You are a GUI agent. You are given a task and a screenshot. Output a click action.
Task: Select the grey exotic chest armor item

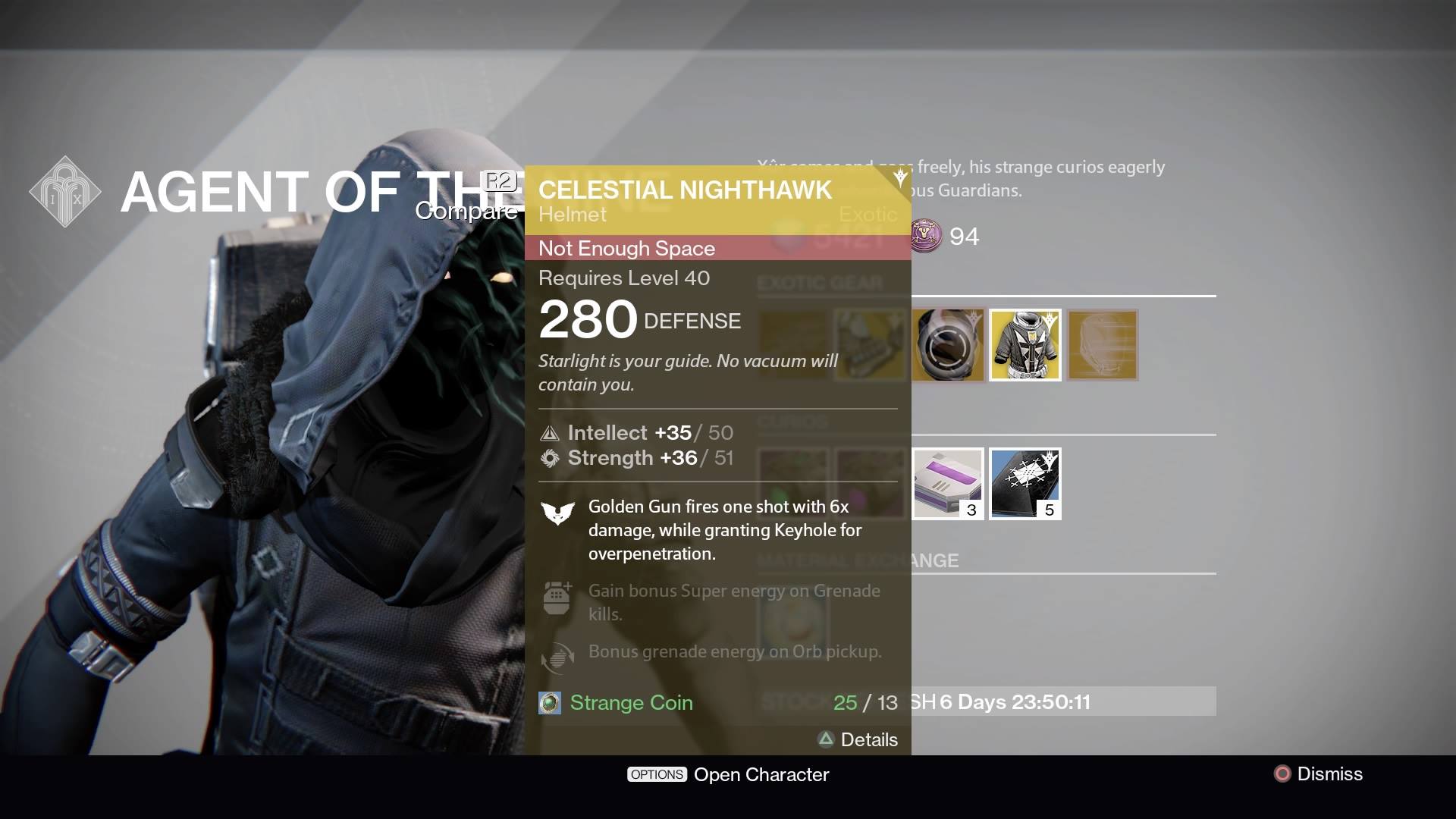[x=1025, y=345]
